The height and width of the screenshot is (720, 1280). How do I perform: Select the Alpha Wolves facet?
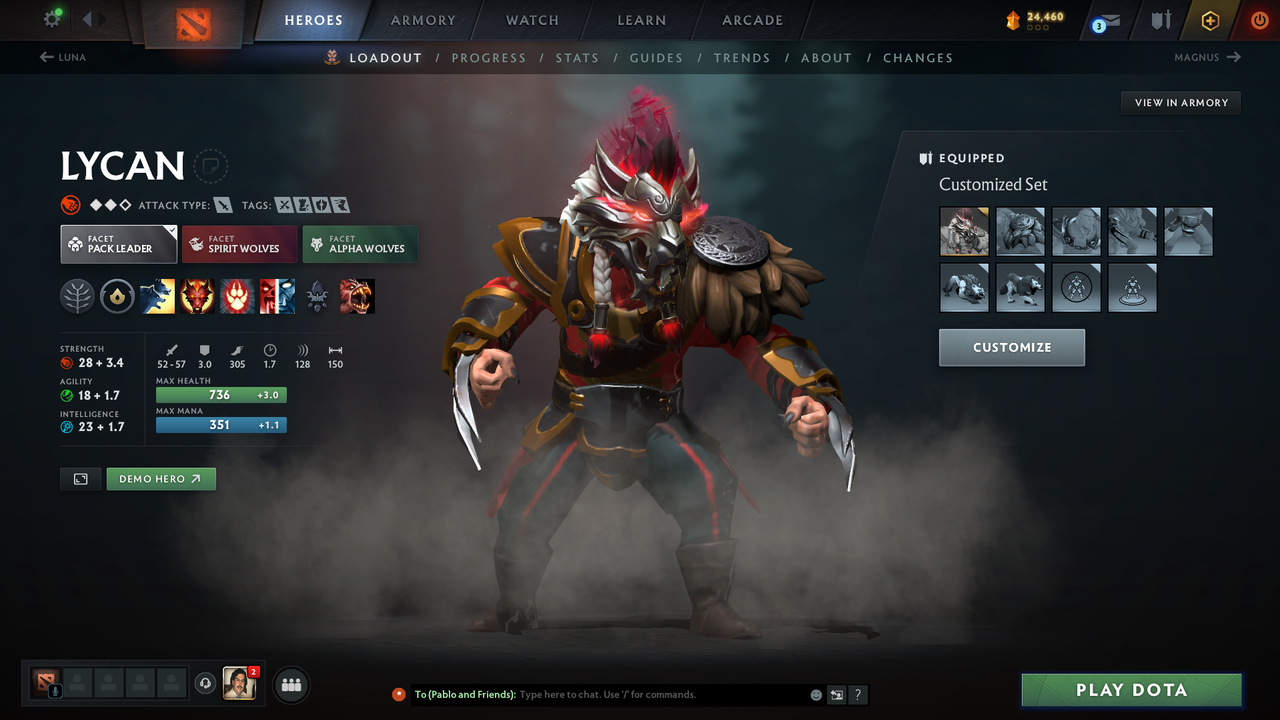pyautogui.click(x=360, y=244)
